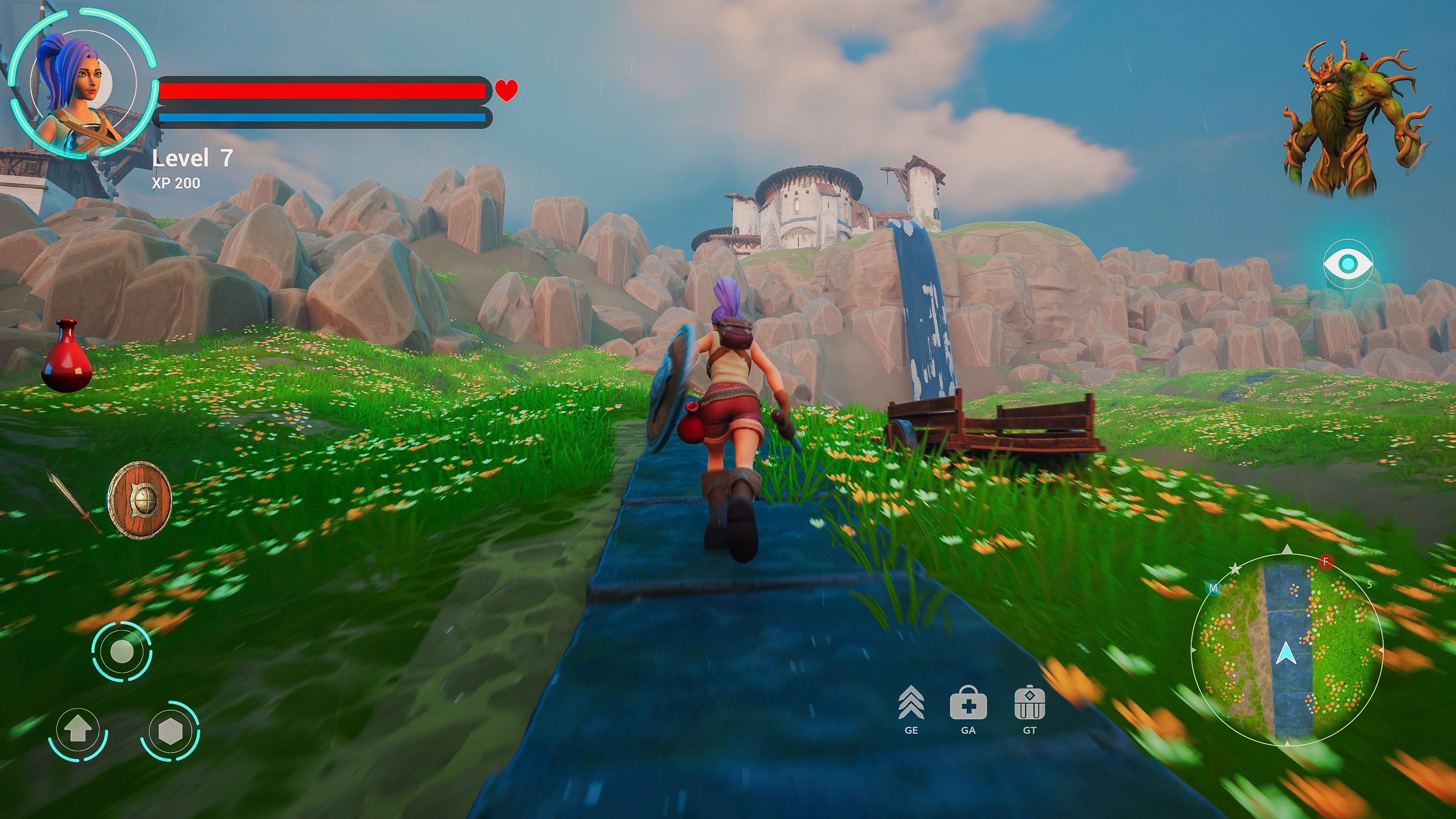This screenshot has height=819, width=1456.
Task: Click the red F marker on the minimap
Action: [1326, 562]
